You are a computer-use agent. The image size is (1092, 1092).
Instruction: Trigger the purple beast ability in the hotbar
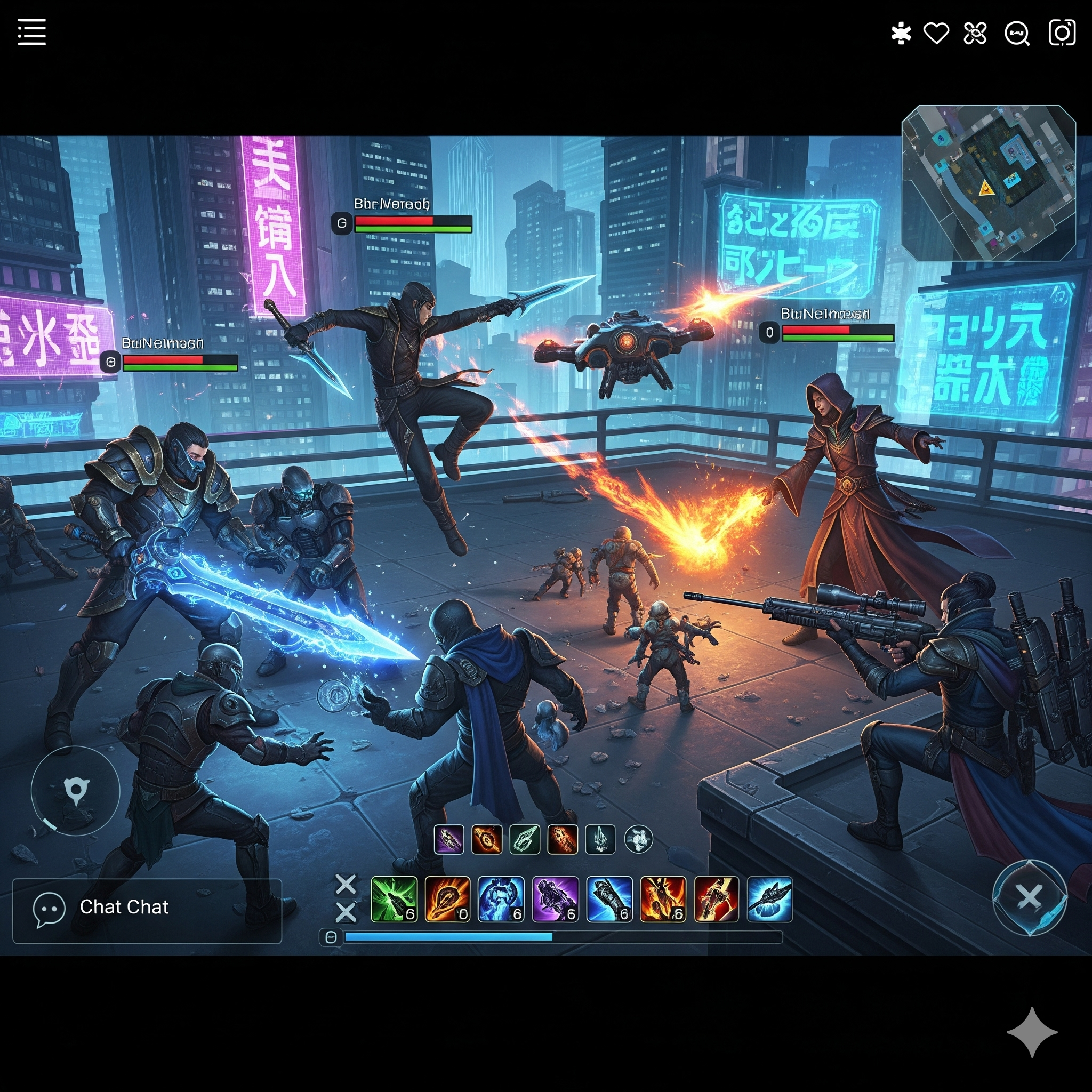(x=555, y=898)
